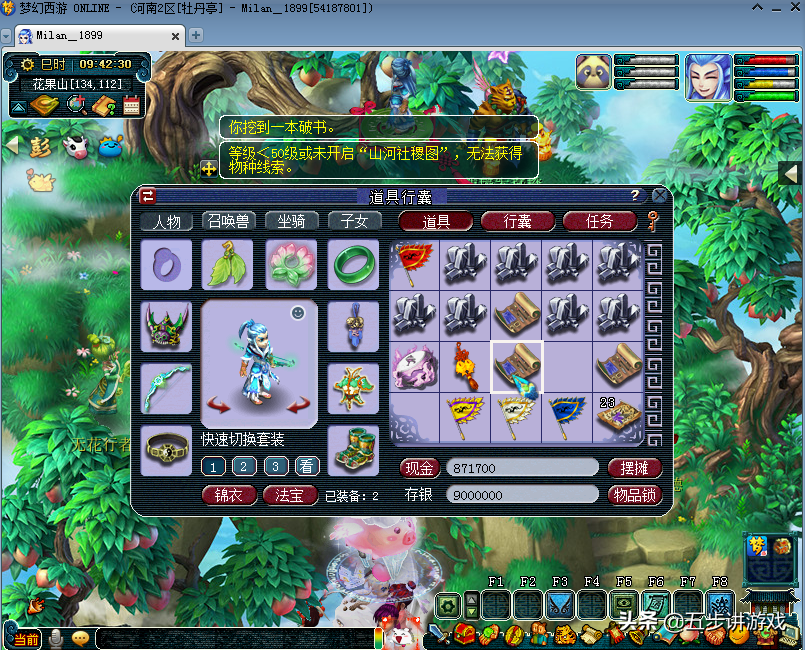Select the equipped green jade ring slot

tap(353, 264)
